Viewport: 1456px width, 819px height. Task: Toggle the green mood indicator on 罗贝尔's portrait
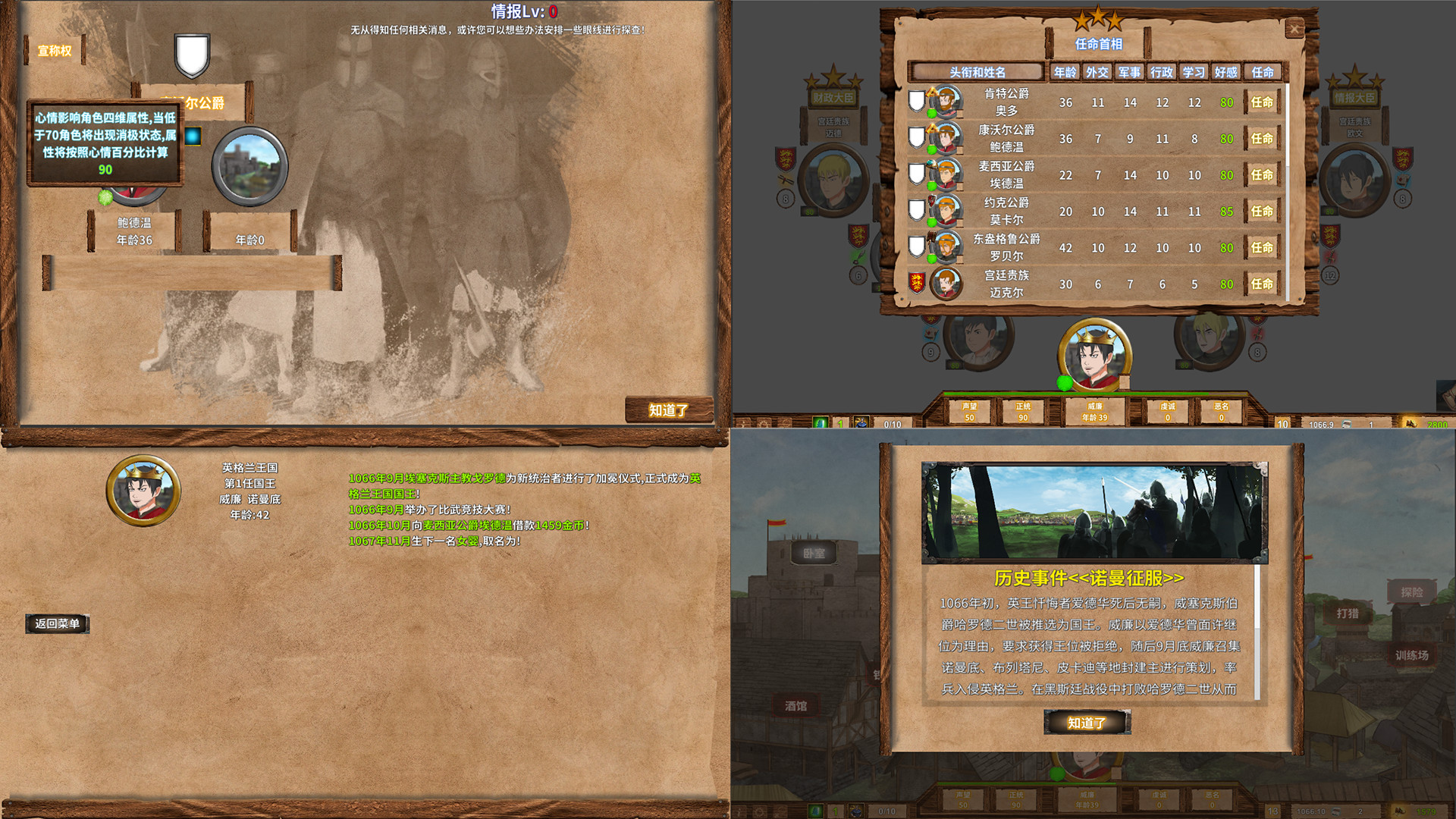click(x=931, y=257)
